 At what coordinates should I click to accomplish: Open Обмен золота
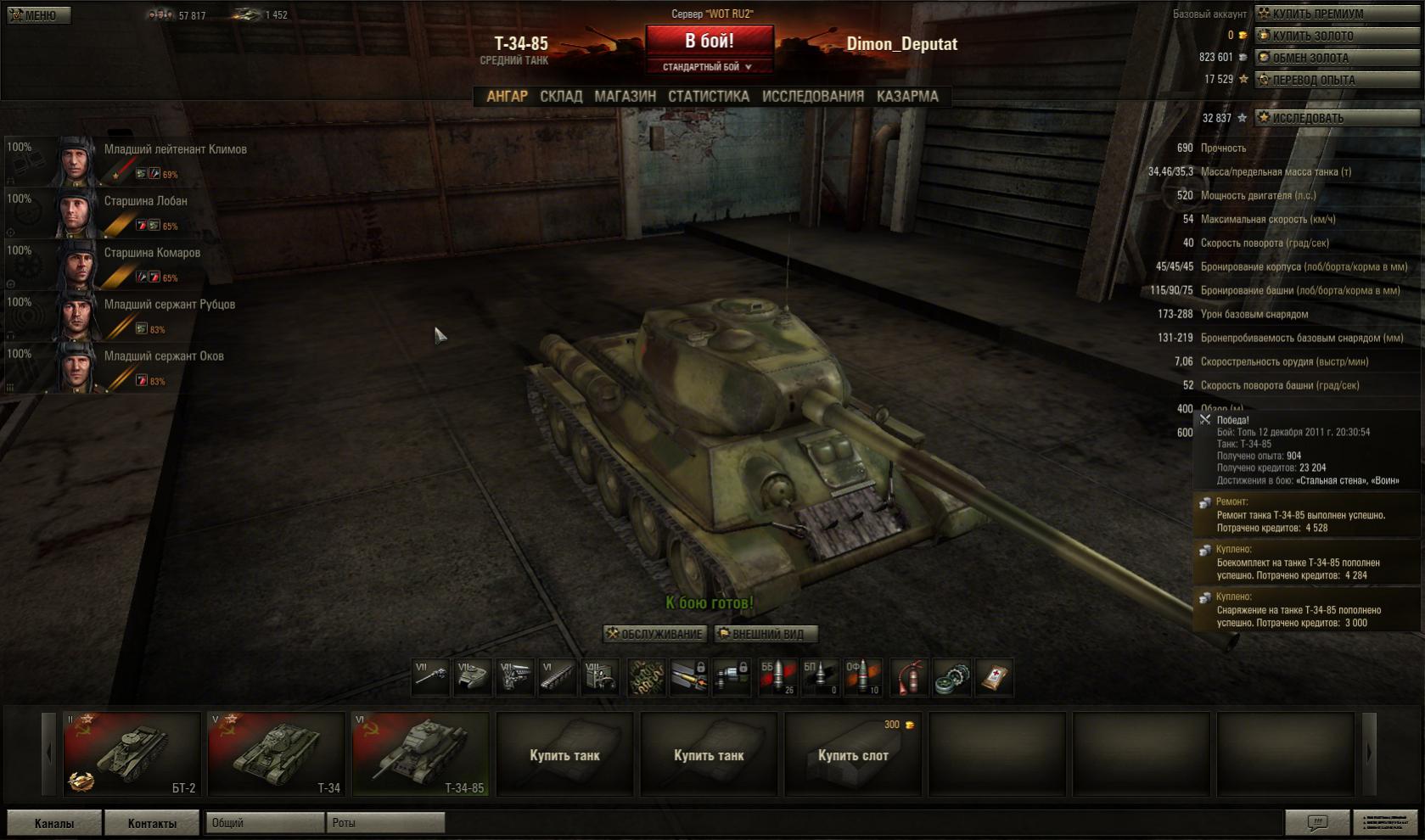click(1338, 58)
